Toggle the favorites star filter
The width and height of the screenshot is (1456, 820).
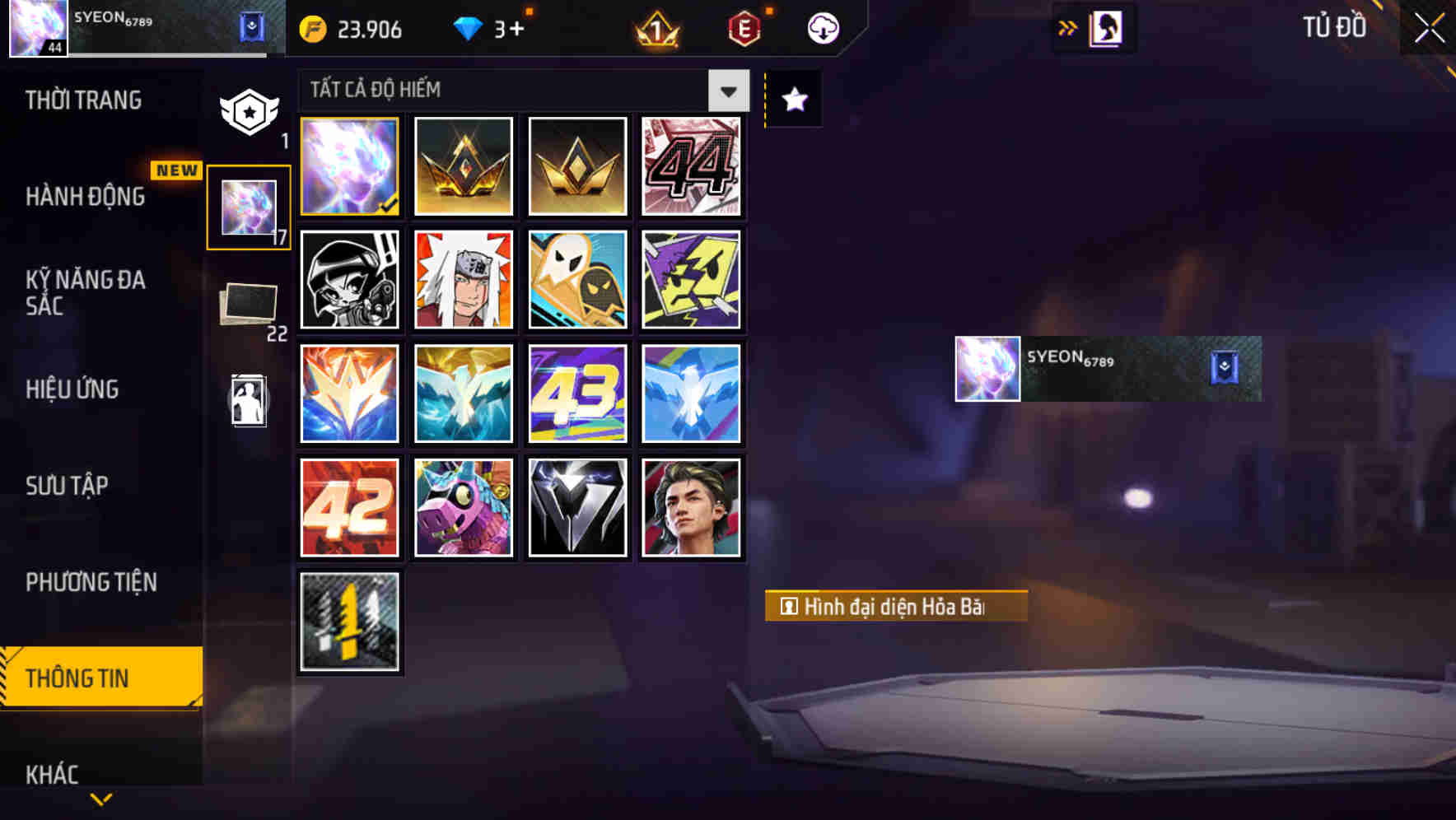pos(793,100)
